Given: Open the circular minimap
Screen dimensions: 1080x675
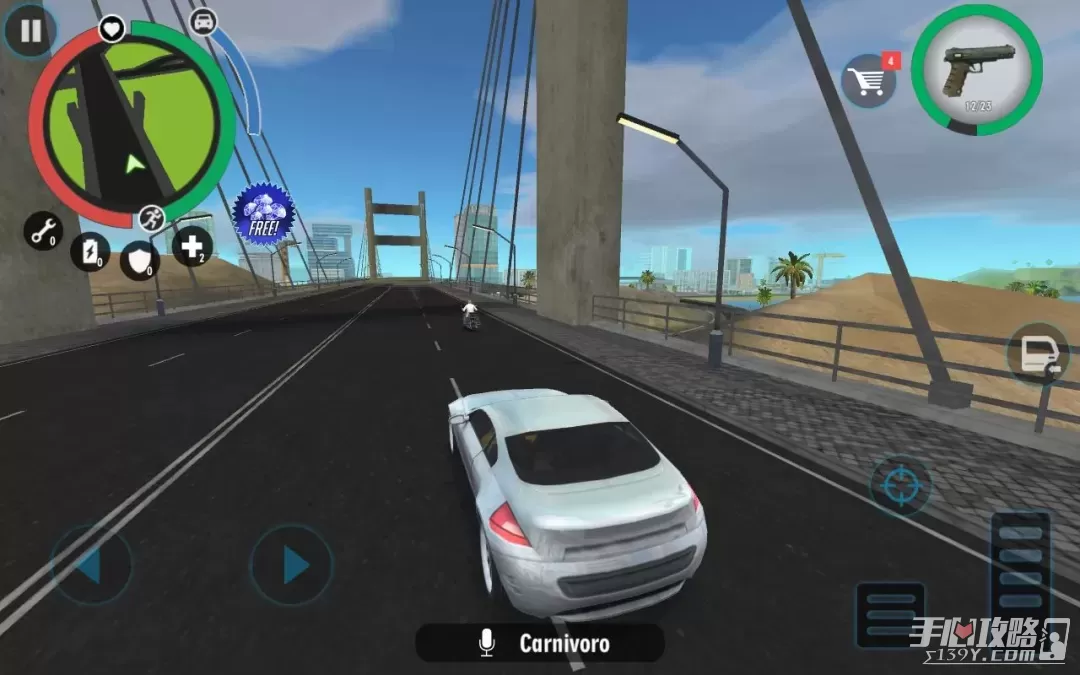Looking at the screenshot, I should click(132, 124).
